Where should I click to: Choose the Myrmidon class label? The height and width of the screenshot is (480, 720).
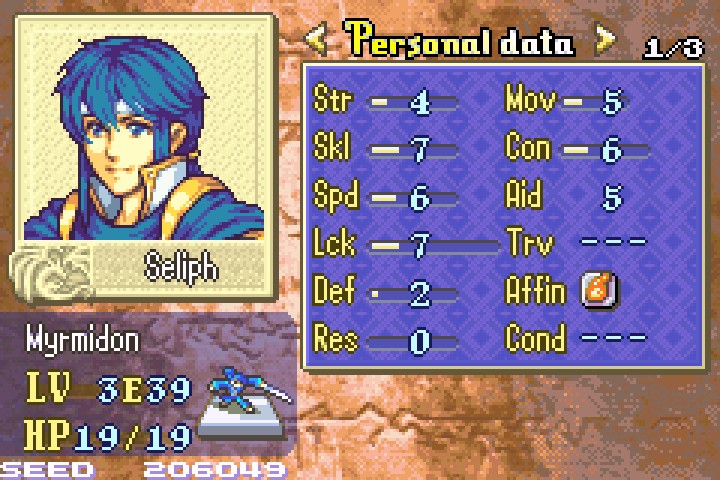coord(82,341)
